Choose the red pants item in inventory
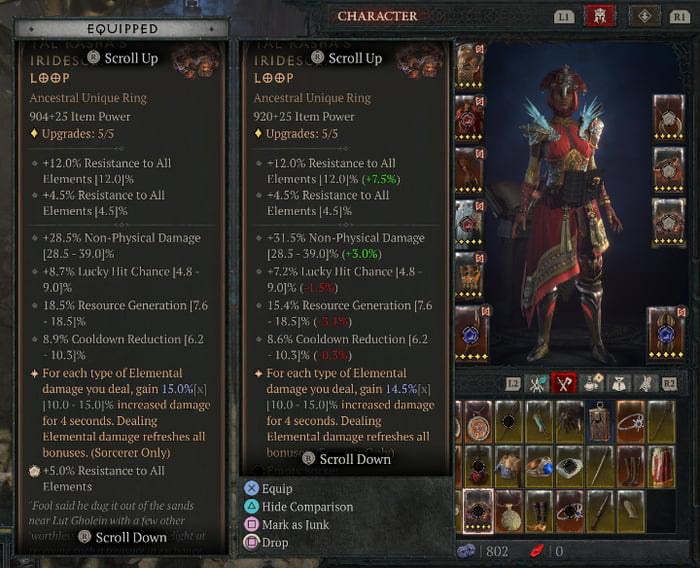This screenshot has height=568, width=700. tap(660, 466)
